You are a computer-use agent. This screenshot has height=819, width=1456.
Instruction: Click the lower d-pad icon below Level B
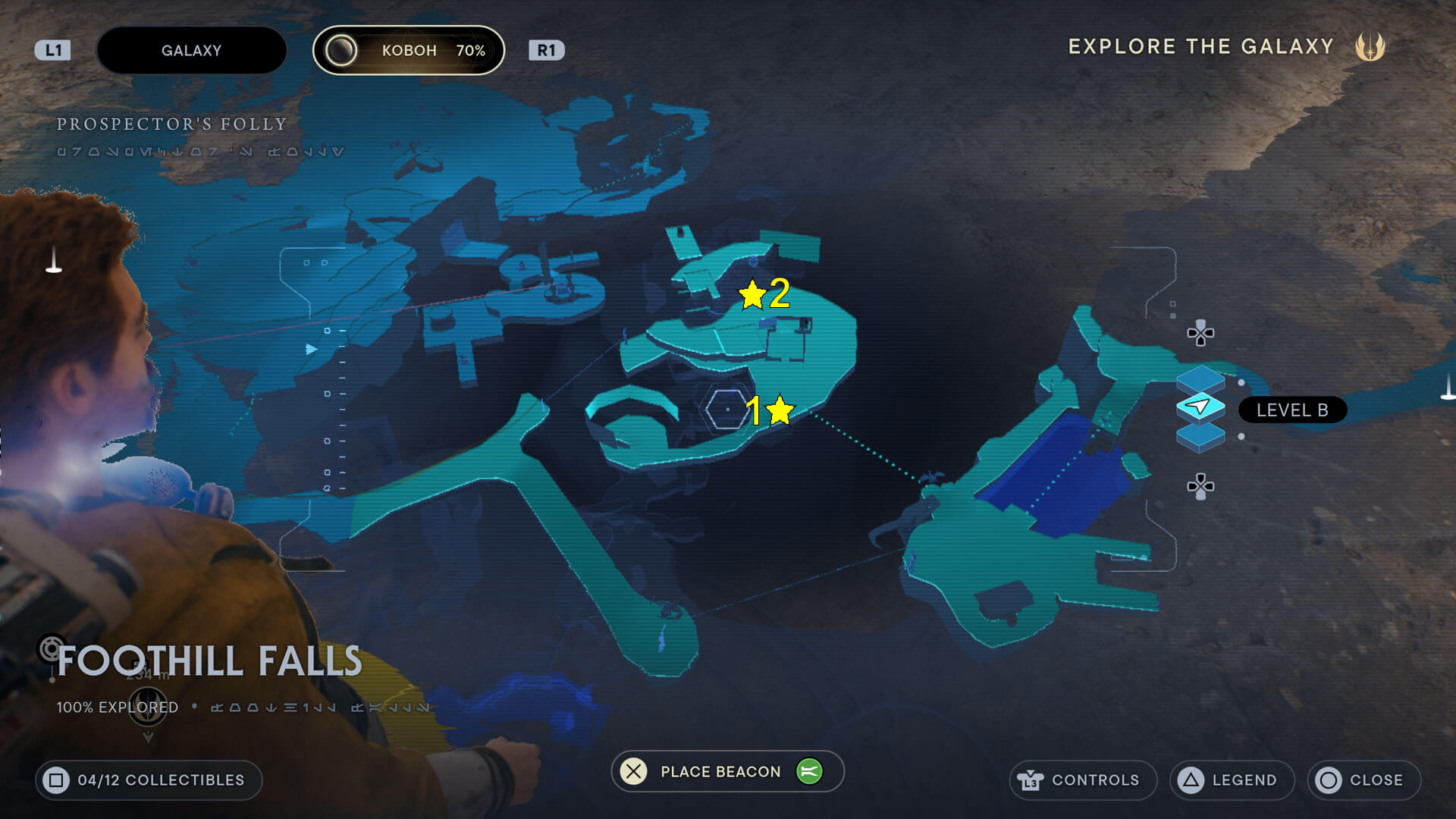(1200, 485)
